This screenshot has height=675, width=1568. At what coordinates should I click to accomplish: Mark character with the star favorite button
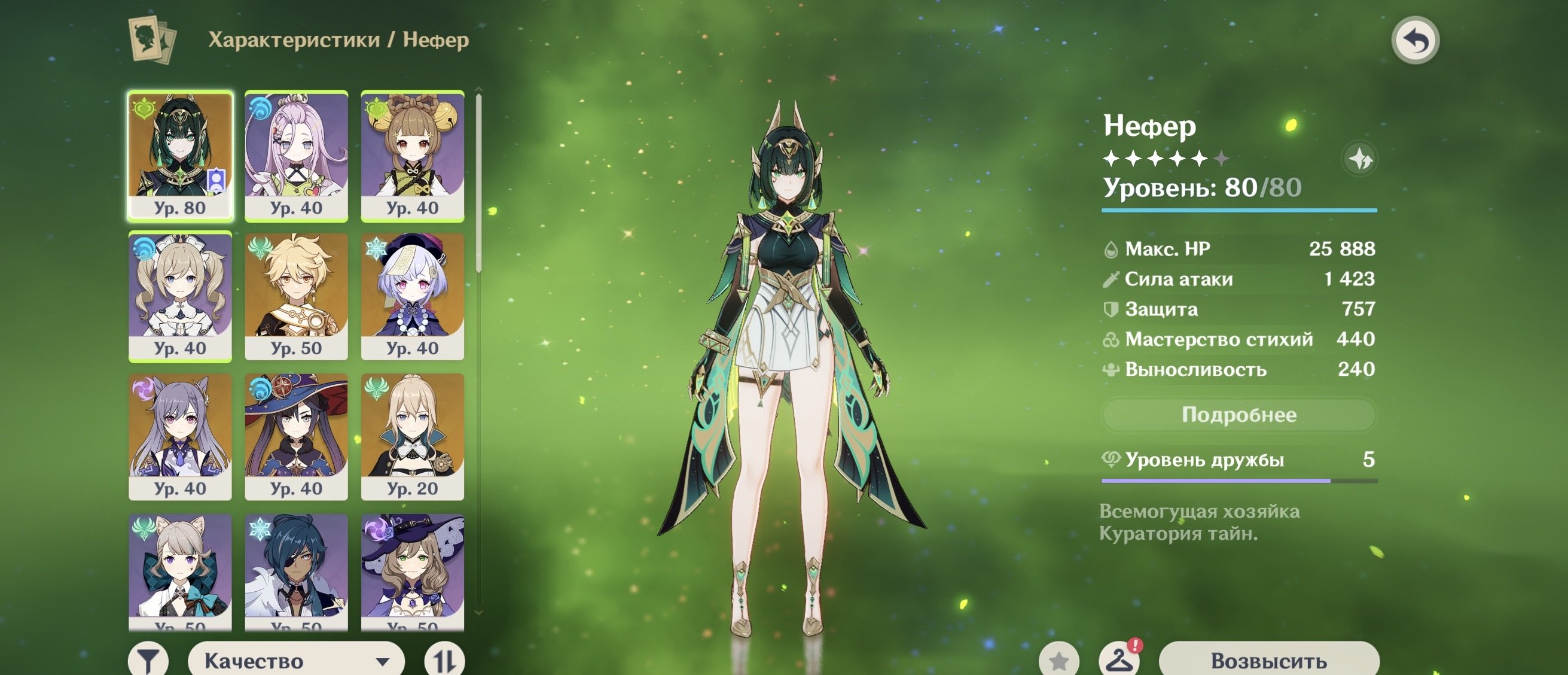click(x=1059, y=661)
